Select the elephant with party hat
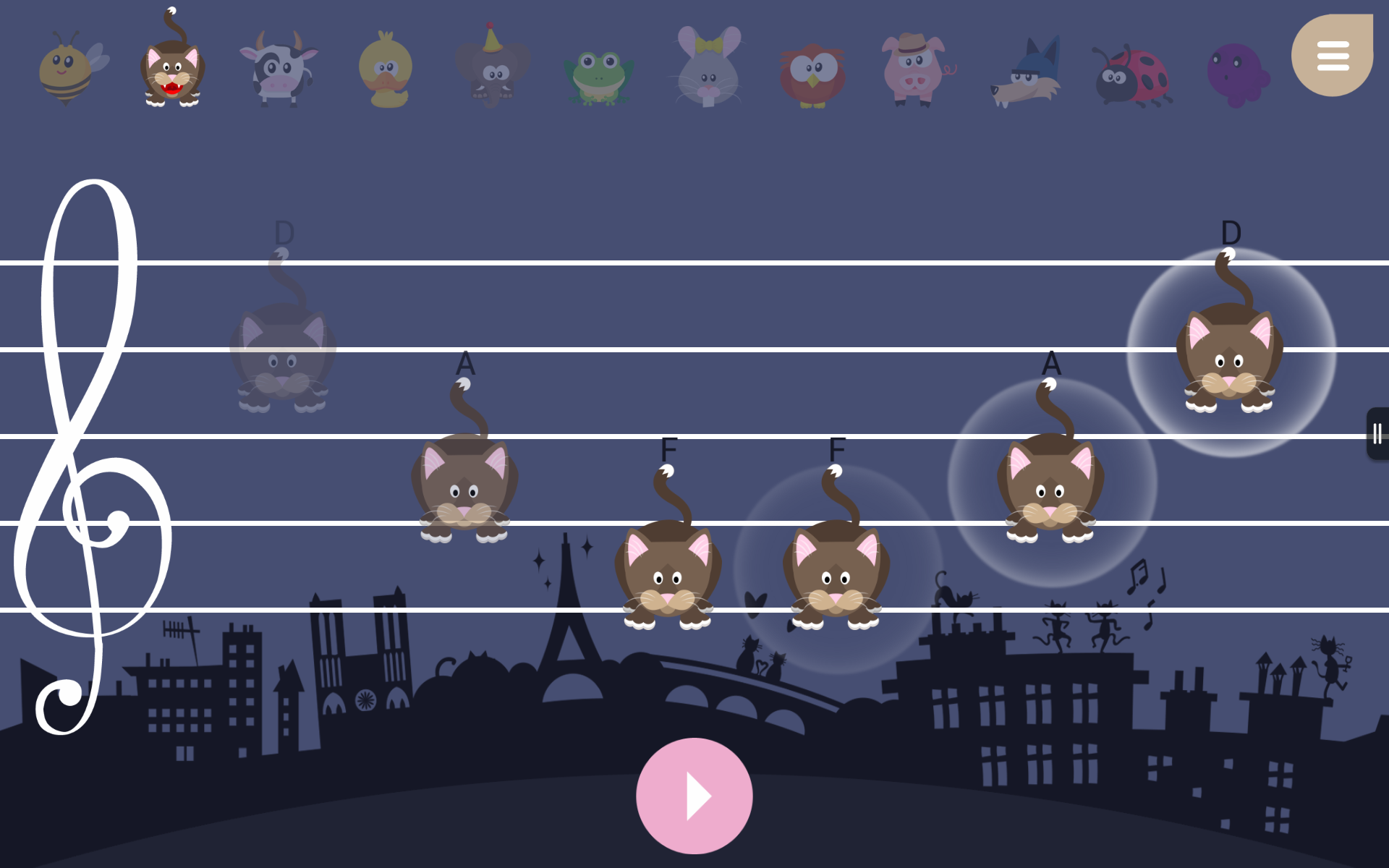 coord(492,69)
